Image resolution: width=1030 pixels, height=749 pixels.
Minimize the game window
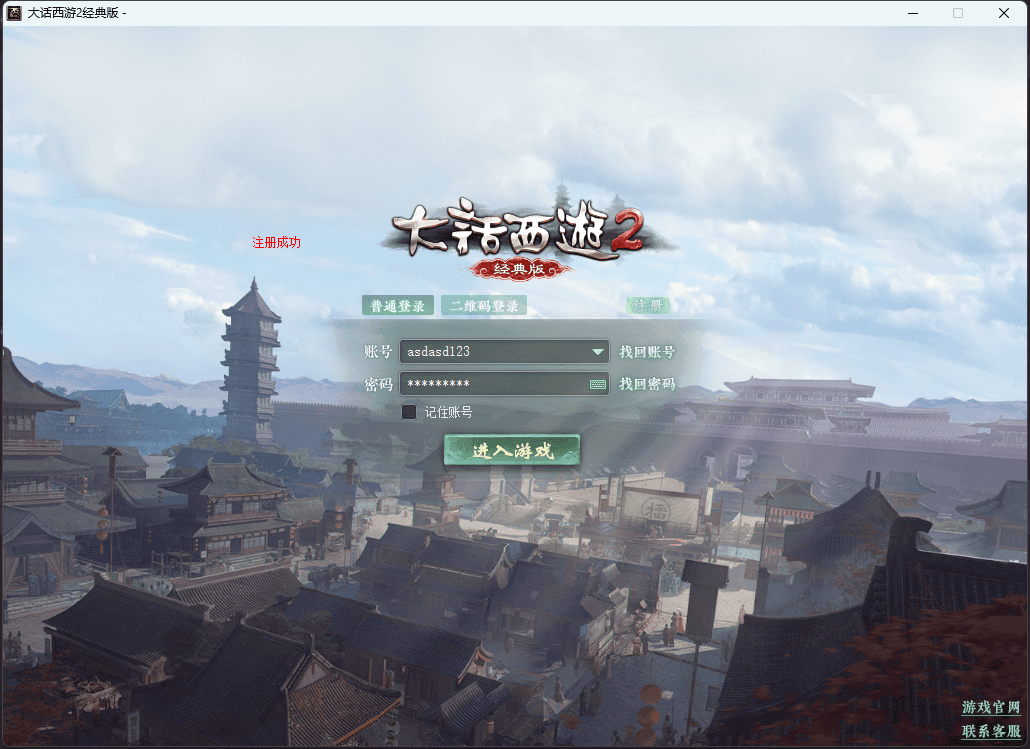[912, 13]
